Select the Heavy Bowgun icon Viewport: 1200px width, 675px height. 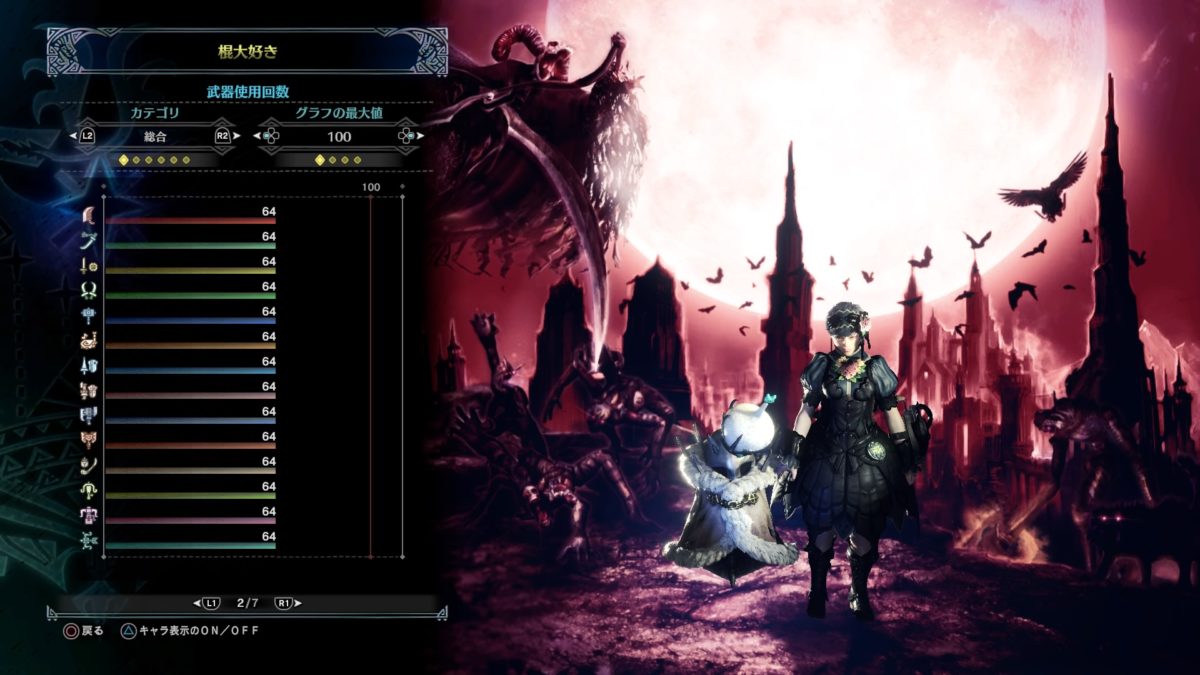88,515
